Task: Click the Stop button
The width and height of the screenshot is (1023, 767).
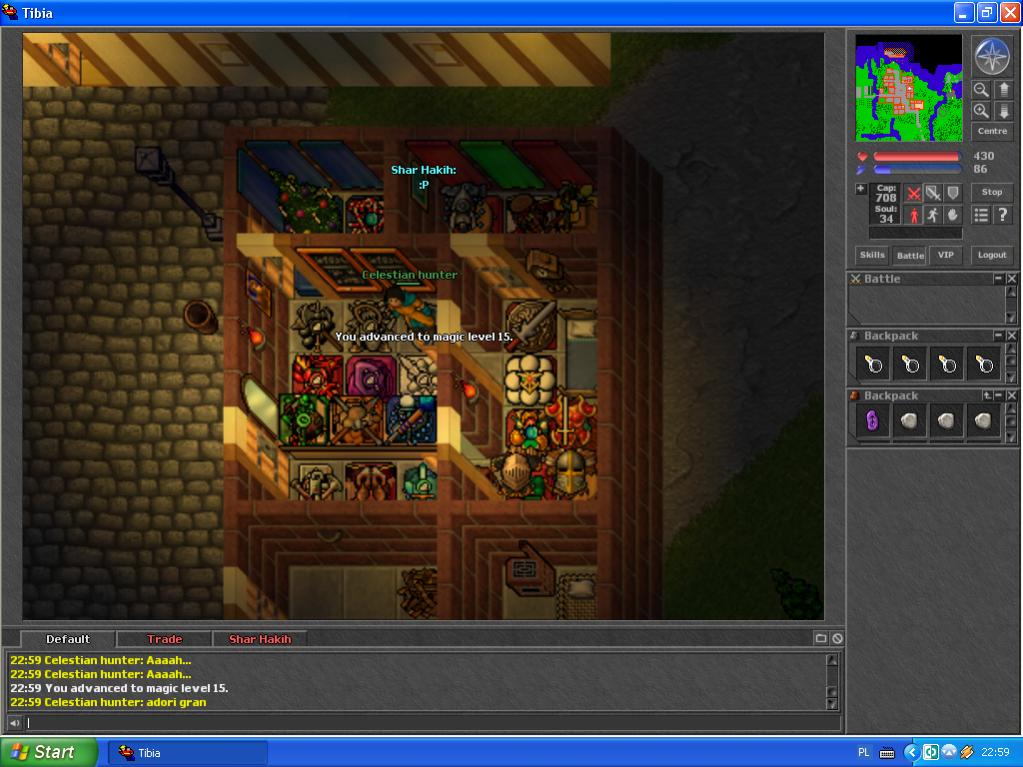Action: (x=992, y=192)
